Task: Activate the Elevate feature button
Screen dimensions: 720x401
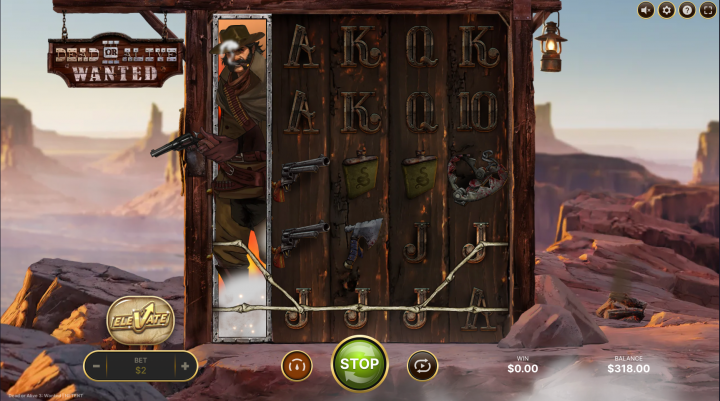Action: coord(140,320)
